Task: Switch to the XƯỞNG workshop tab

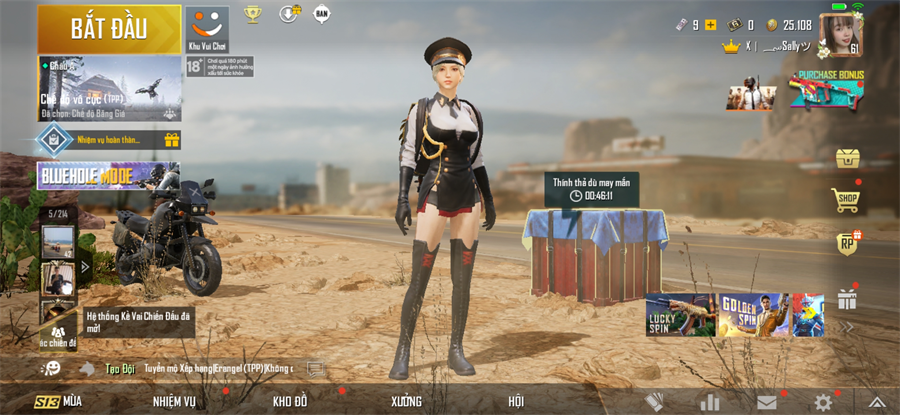Action: [405, 402]
